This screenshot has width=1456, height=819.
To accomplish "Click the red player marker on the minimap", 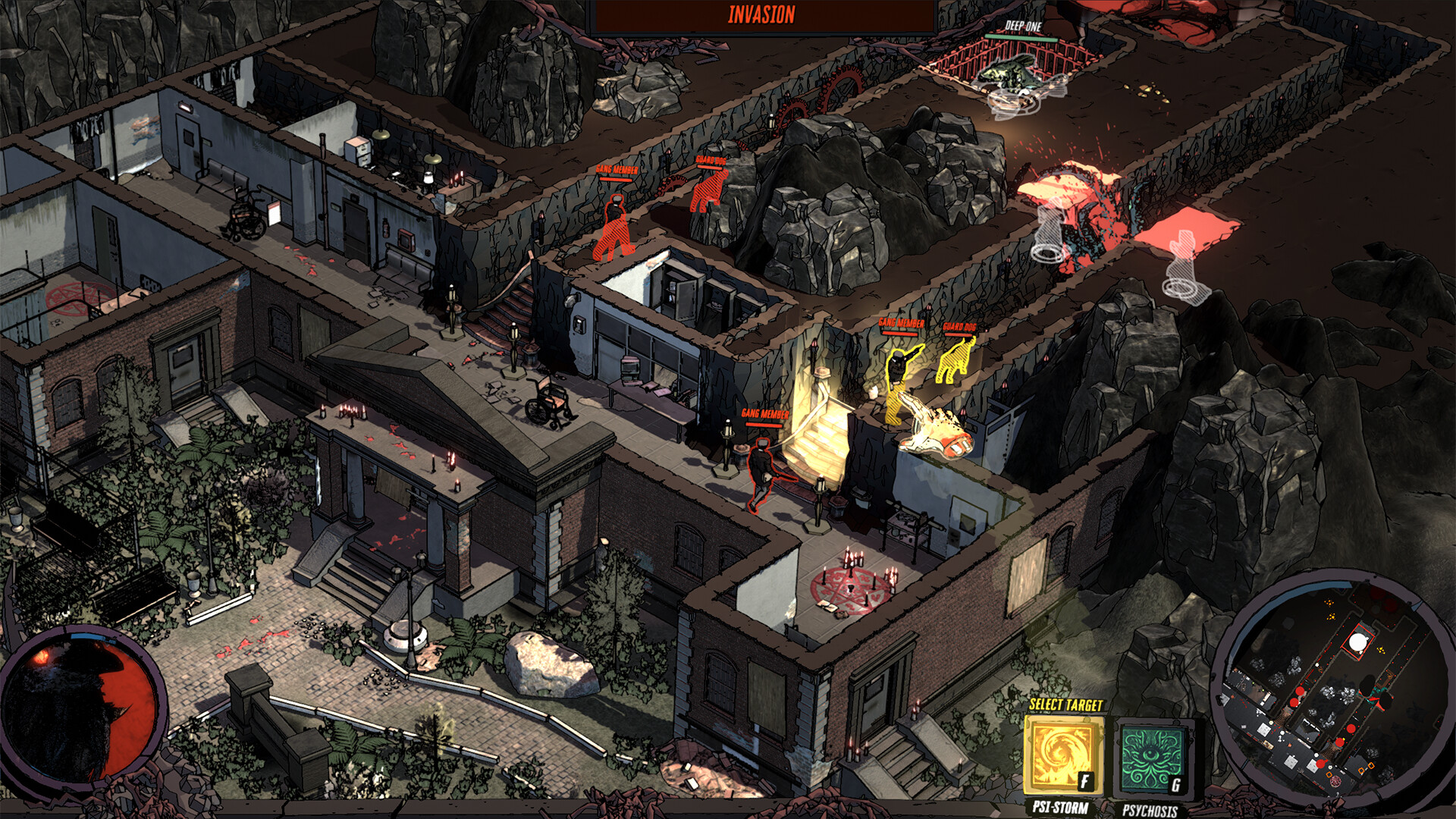I will point(1351,729).
